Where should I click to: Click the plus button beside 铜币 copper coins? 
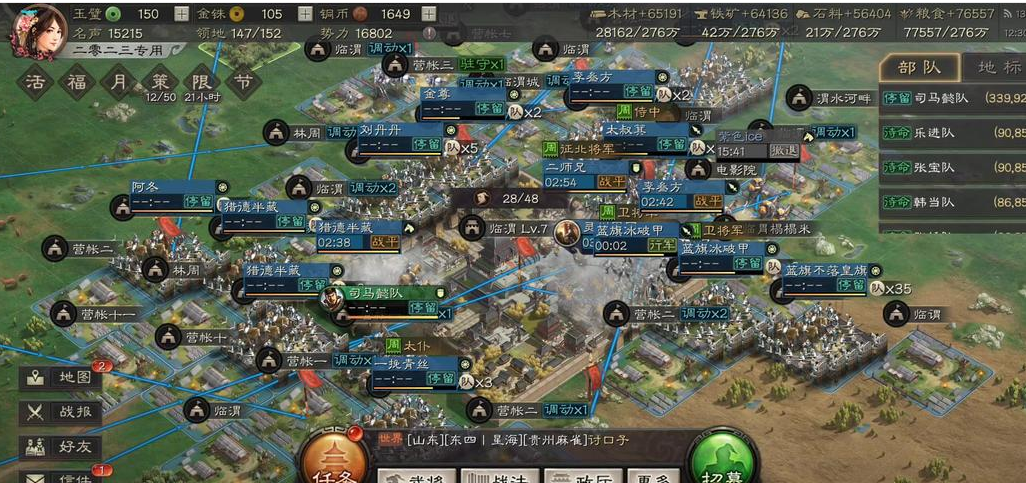pos(429,14)
